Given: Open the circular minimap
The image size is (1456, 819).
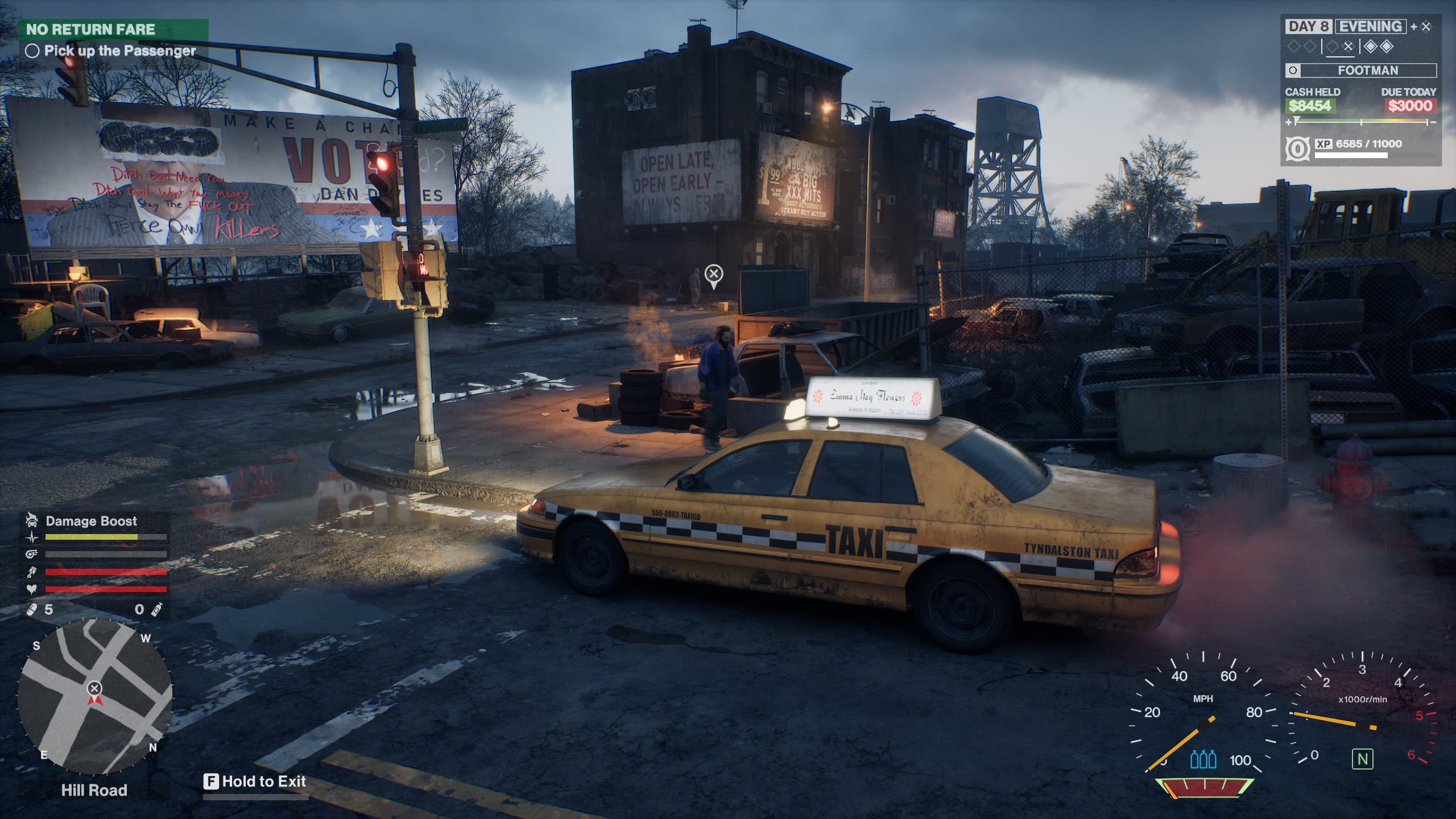Looking at the screenshot, I should (x=94, y=697).
